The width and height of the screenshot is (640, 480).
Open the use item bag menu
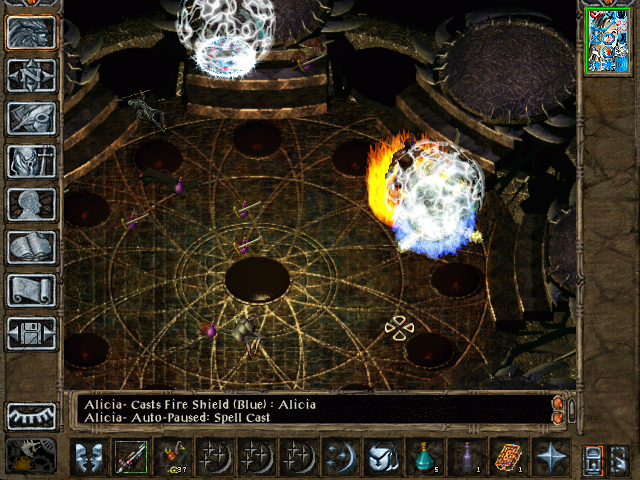[382, 457]
